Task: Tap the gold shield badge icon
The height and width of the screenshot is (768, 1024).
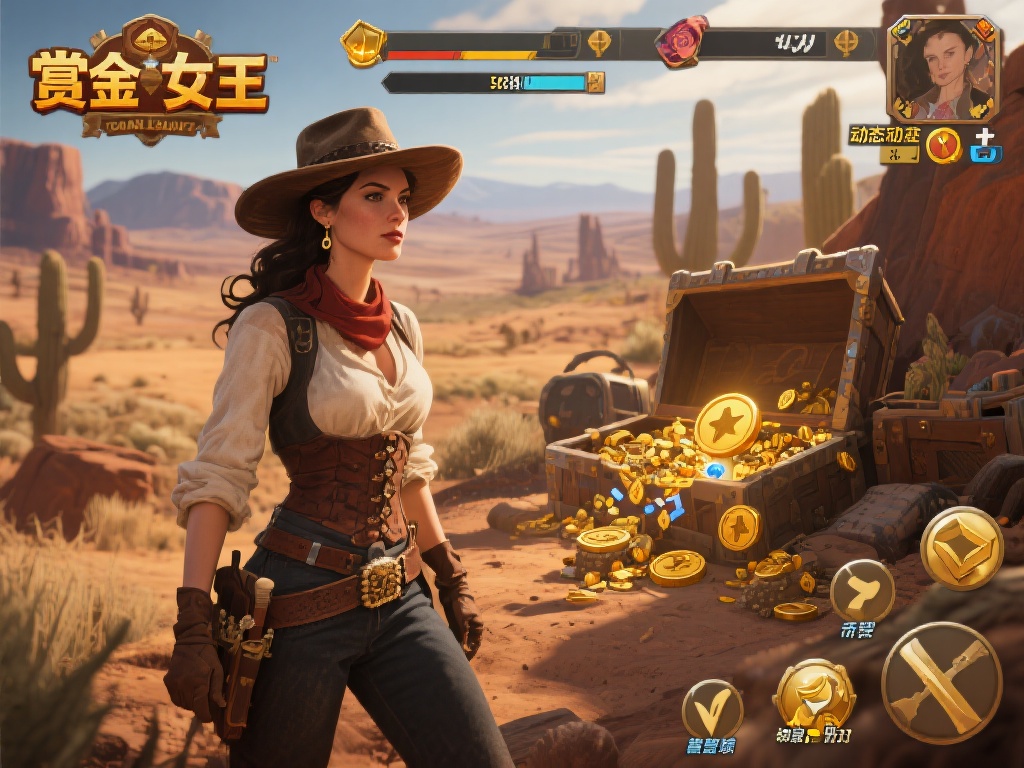Action: [x=362, y=43]
